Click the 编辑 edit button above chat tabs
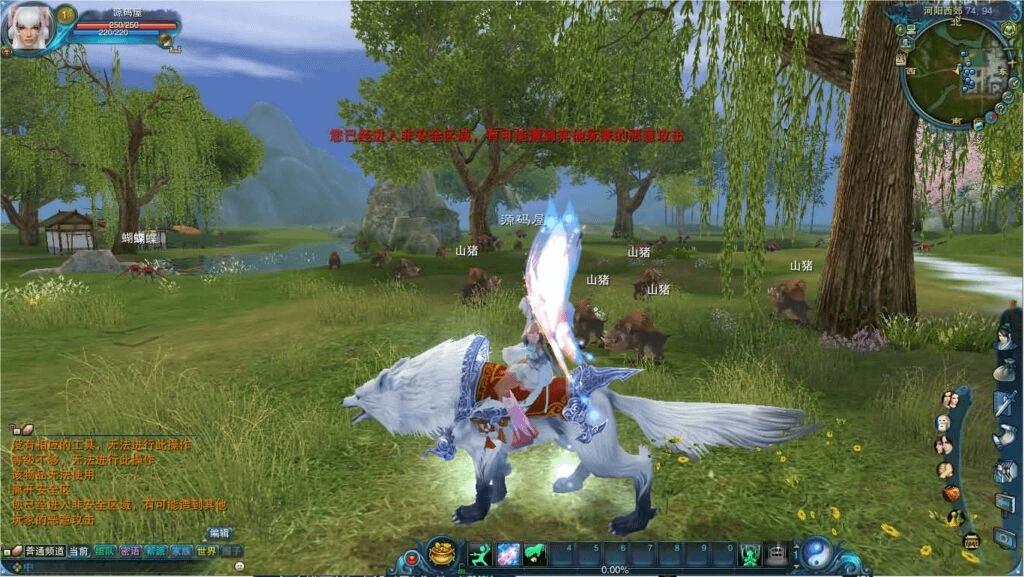 [219, 533]
